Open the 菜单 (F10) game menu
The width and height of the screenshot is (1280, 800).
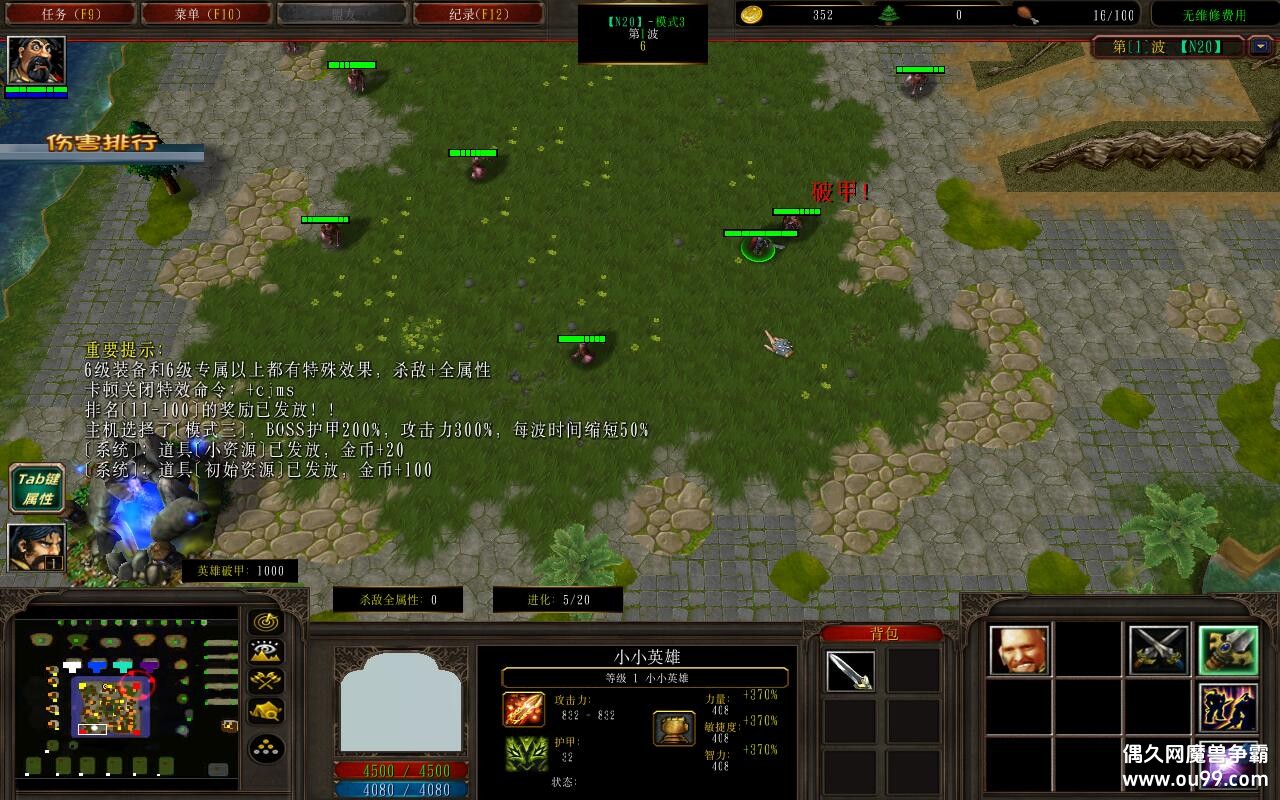point(206,14)
